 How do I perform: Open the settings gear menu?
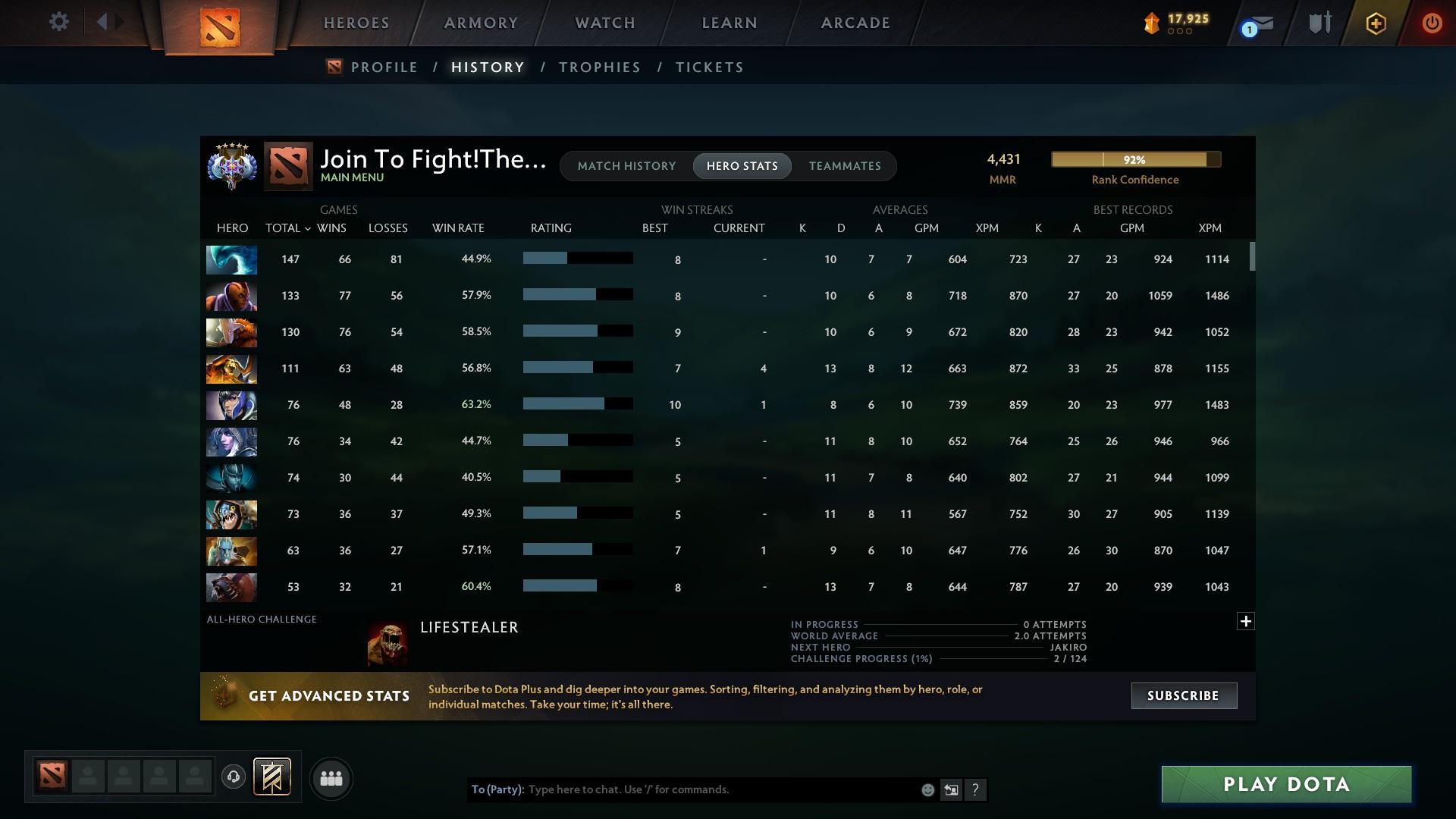click(59, 21)
